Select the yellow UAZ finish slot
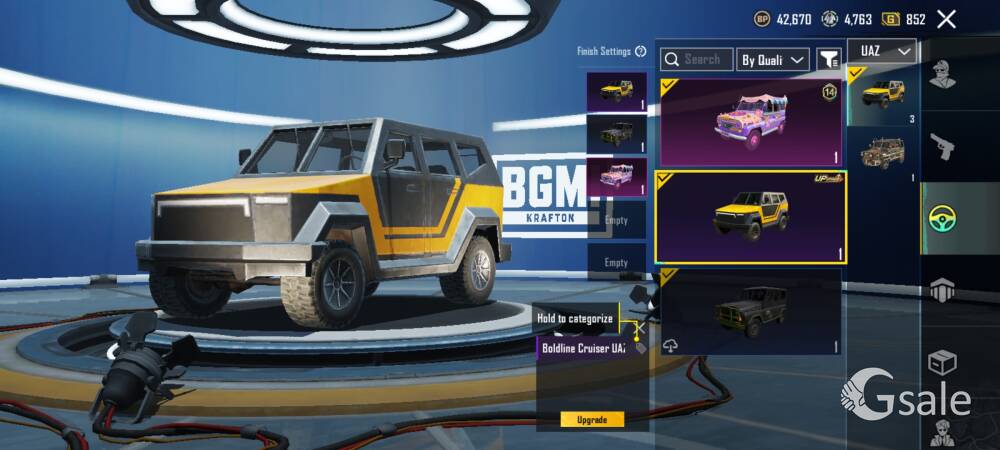1000x450 pixels. click(616, 92)
